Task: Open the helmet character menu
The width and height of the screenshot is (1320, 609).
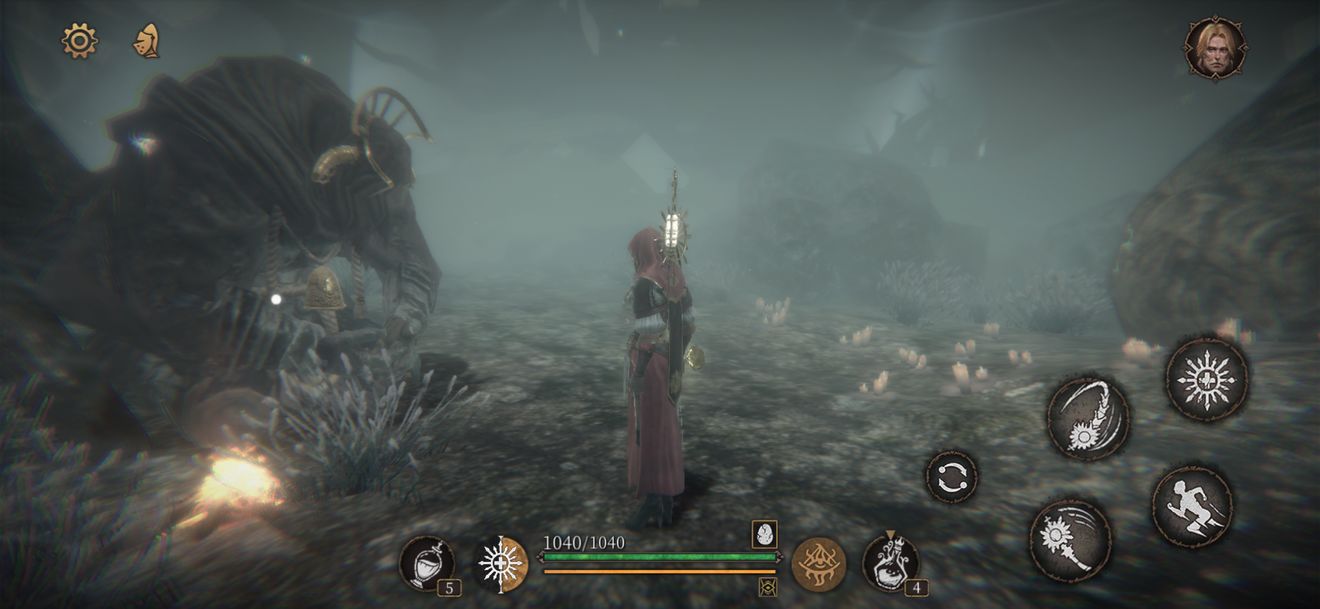Action: pyautogui.click(x=147, y=41)
